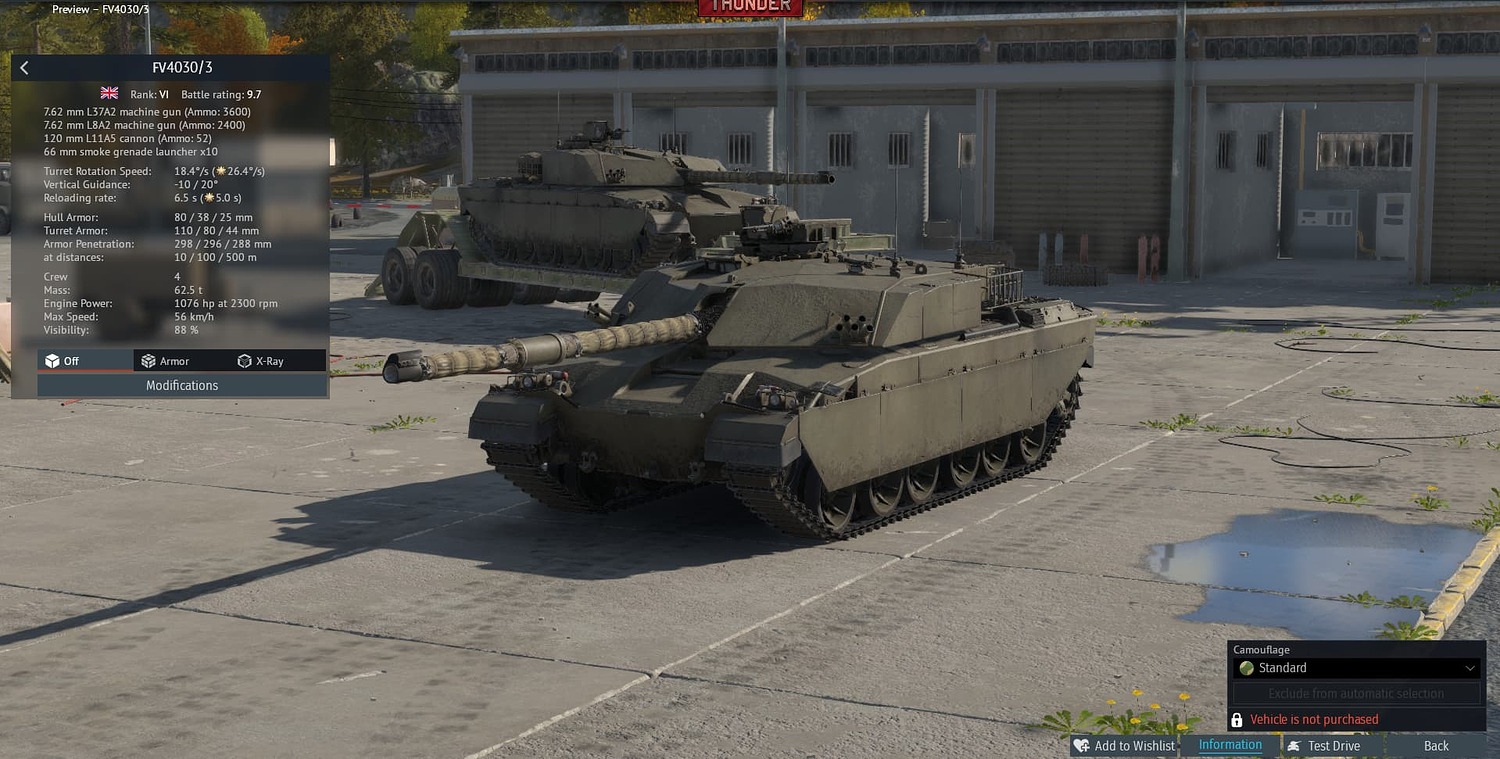Screen dimensions: 1500x759
Task: Select the cube icon for Off view mode
Action: pyautogui.click(x=52, y=360)
